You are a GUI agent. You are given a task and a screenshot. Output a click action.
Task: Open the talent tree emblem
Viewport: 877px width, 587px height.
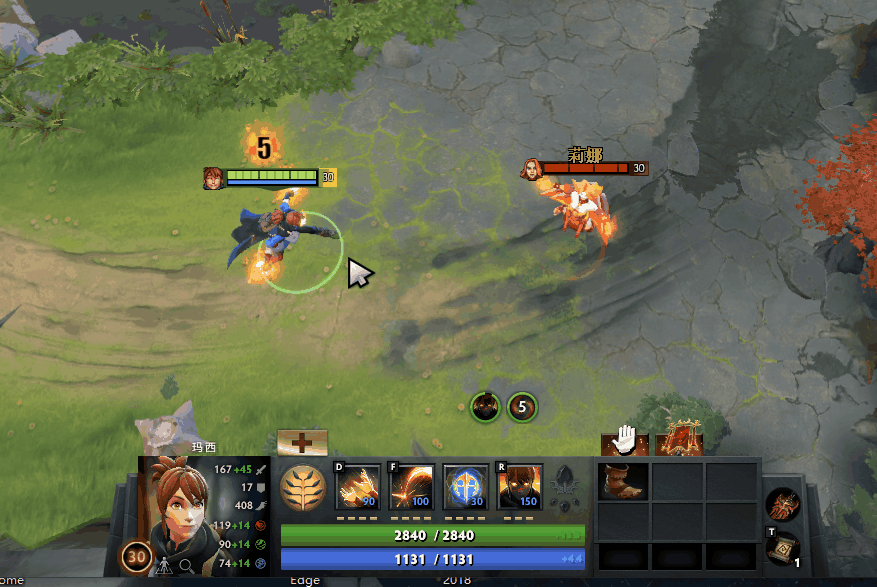[x=302, y=488]
